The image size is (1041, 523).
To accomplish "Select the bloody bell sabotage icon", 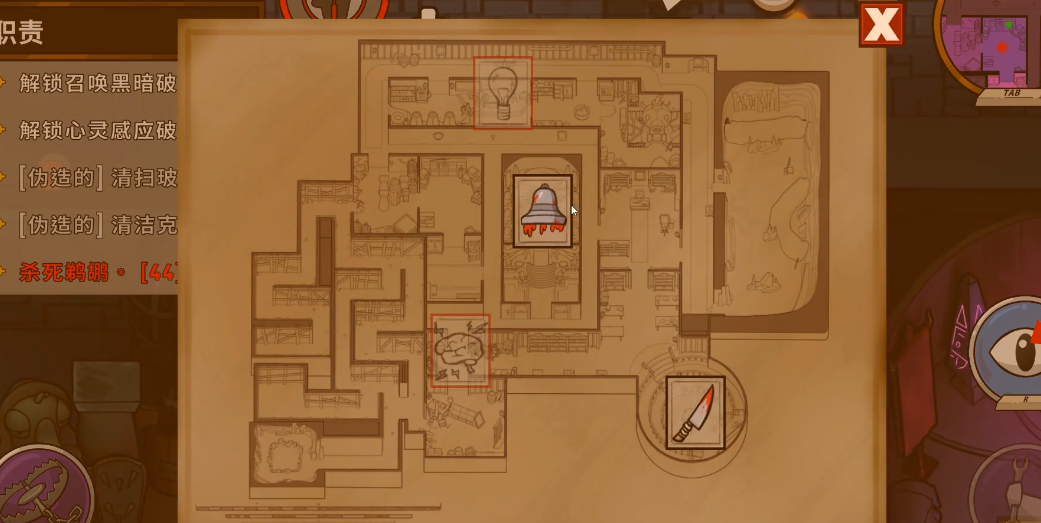I will (543, 211).
